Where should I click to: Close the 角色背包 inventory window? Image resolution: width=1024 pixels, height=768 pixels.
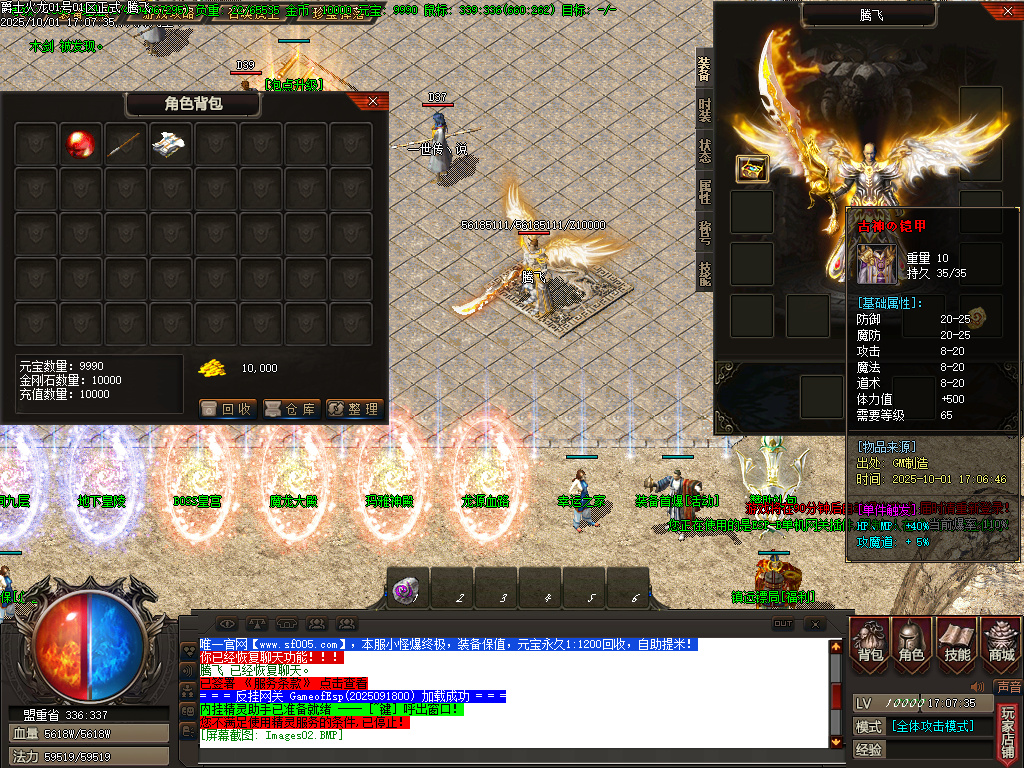tap(373, 101)
